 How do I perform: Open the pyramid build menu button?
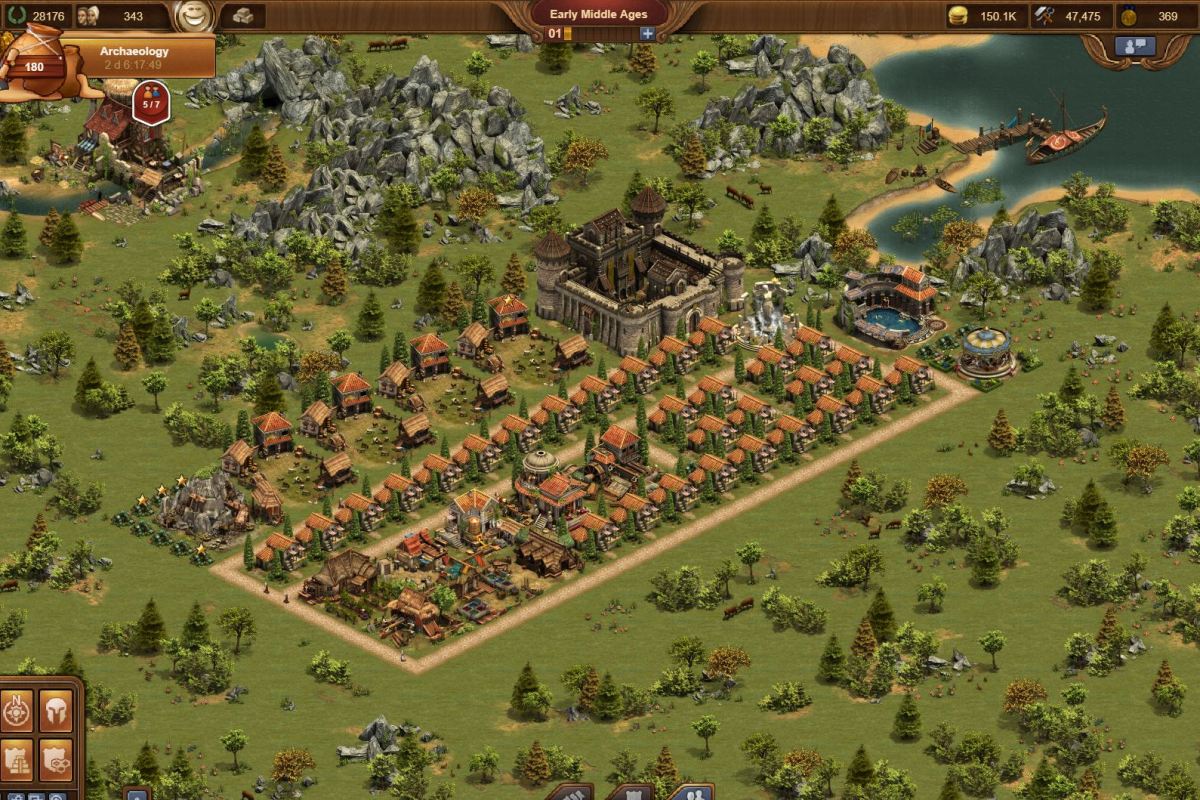click(x=17, y=758)
